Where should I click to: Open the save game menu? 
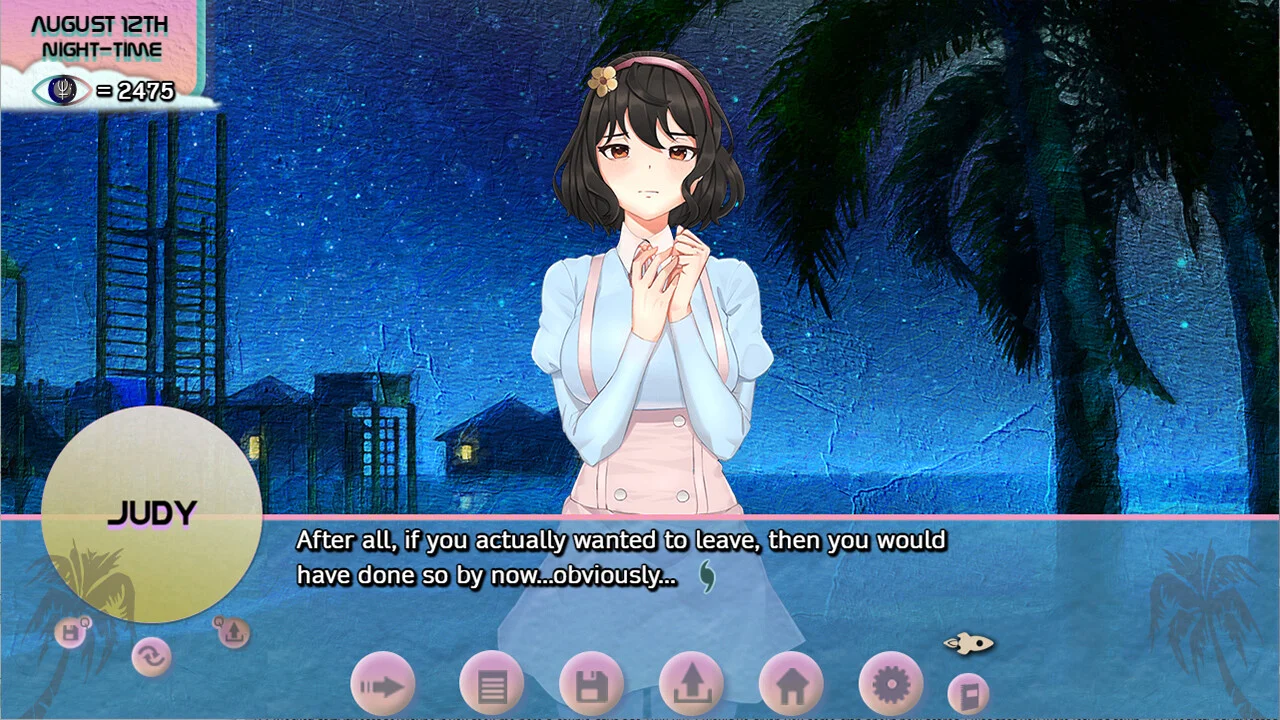tap(591, 685)
